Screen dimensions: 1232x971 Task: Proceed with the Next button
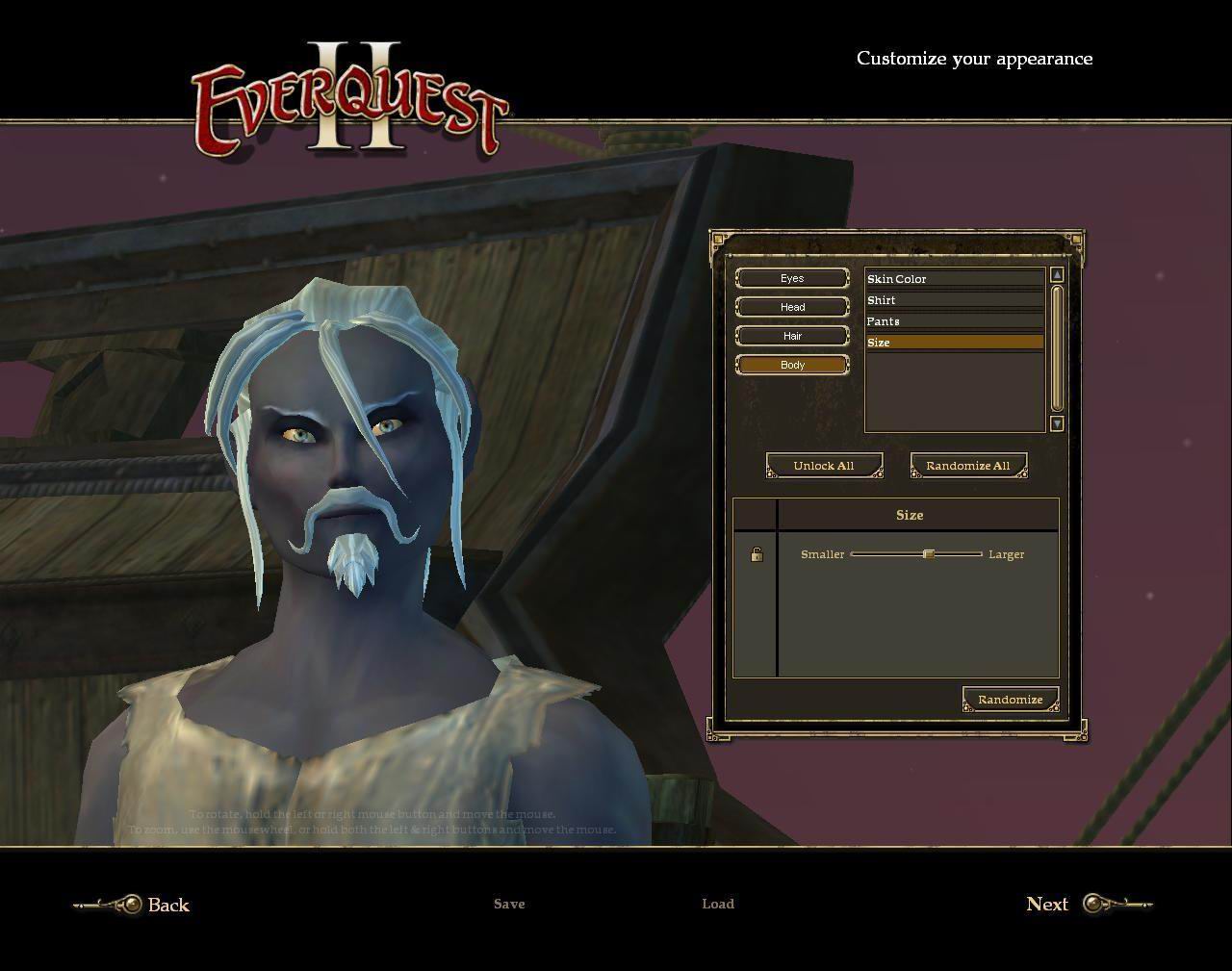click(1047, 904)
